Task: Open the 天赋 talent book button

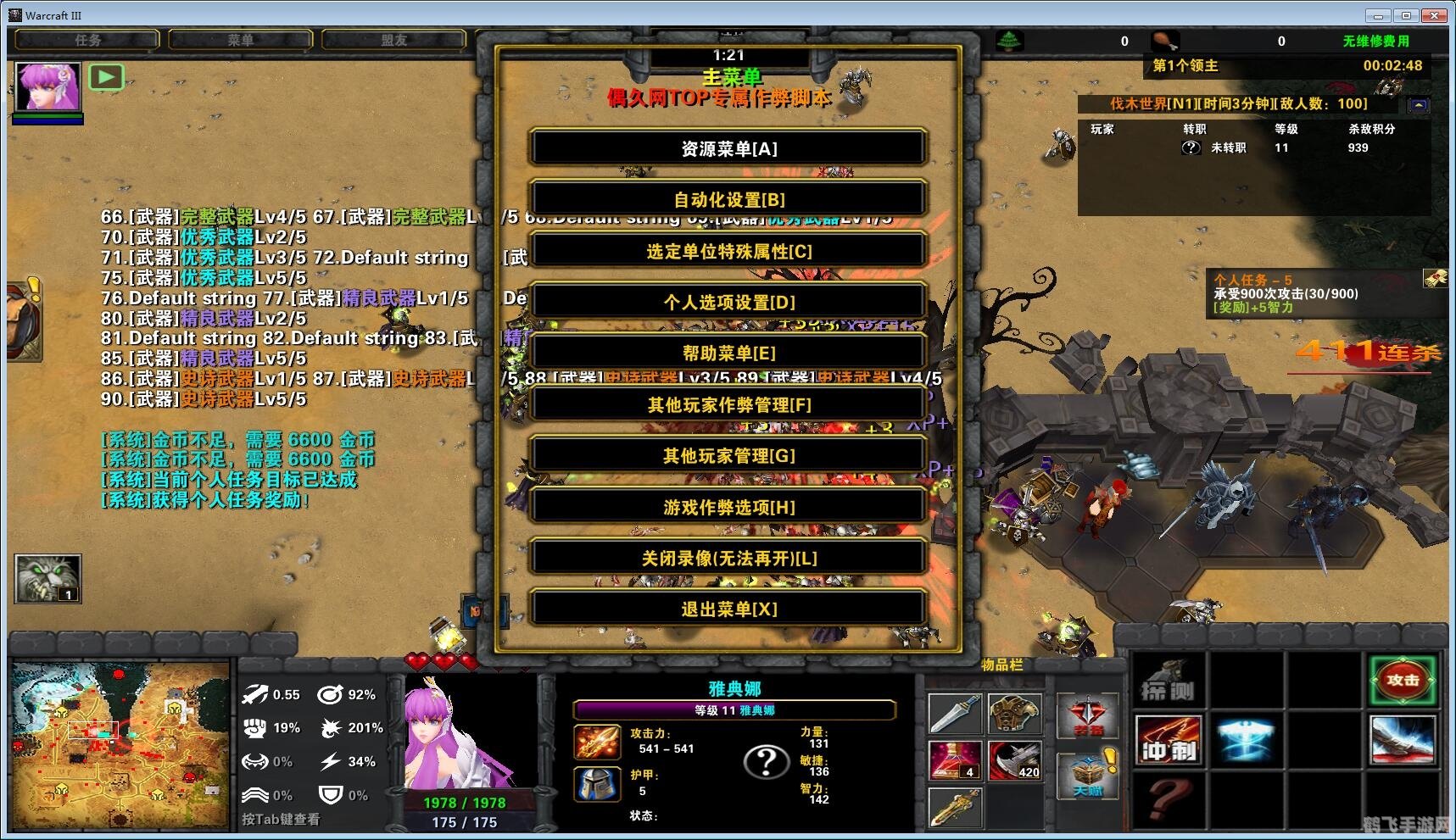Action: point(1089,774)
